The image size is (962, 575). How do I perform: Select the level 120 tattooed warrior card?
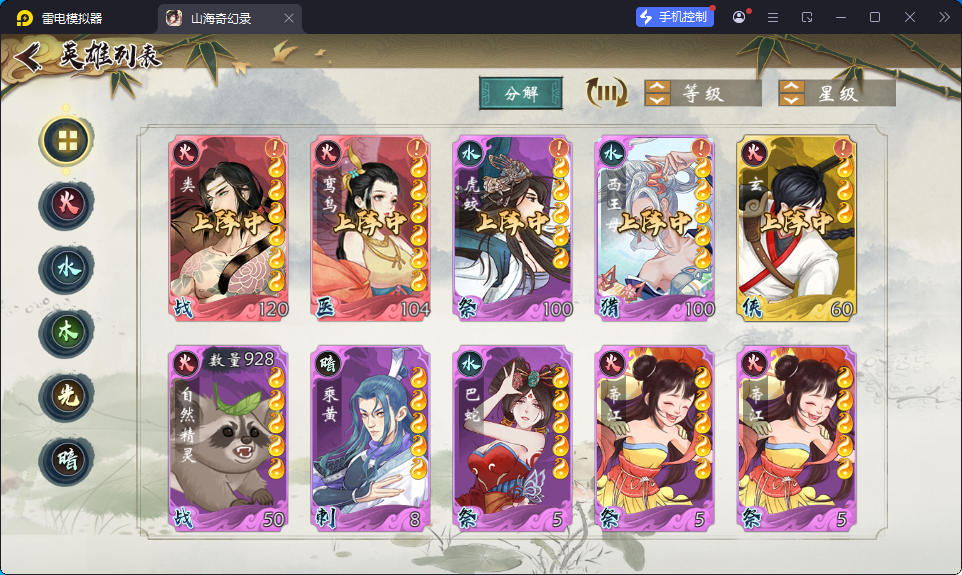[229, 228]
